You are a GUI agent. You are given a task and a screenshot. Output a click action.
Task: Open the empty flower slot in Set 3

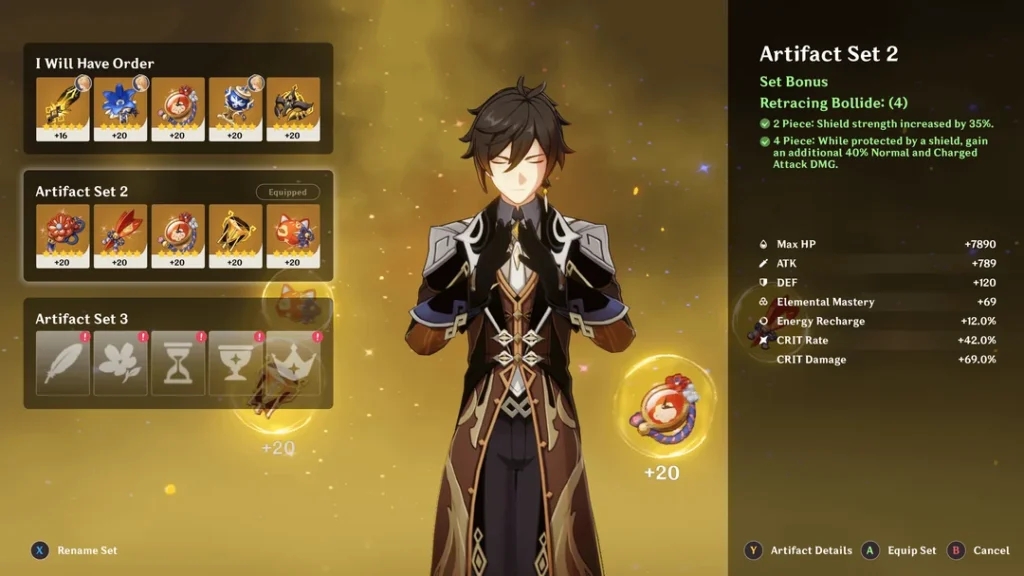(120, 363)
